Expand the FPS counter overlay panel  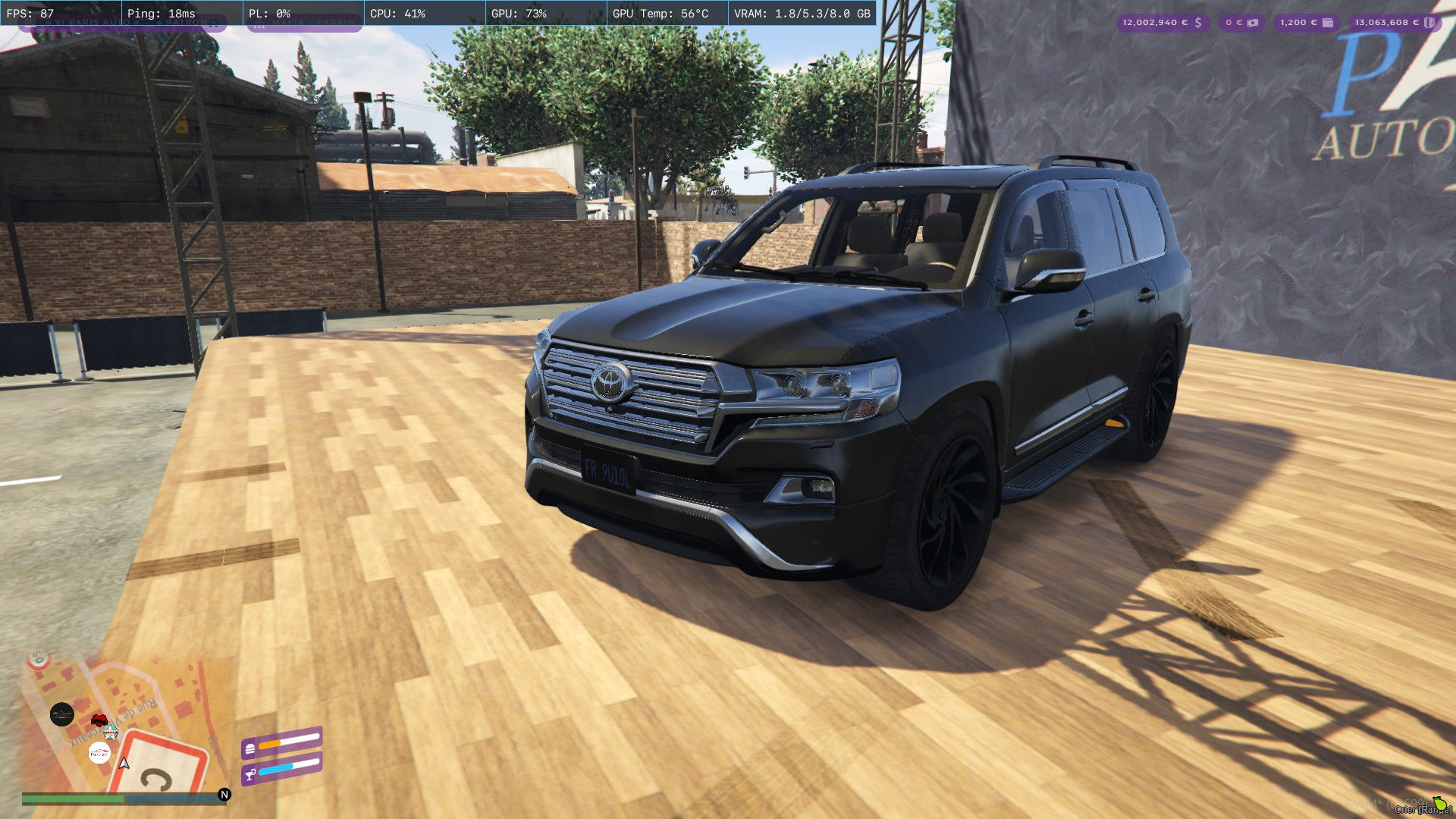(29, 12)
